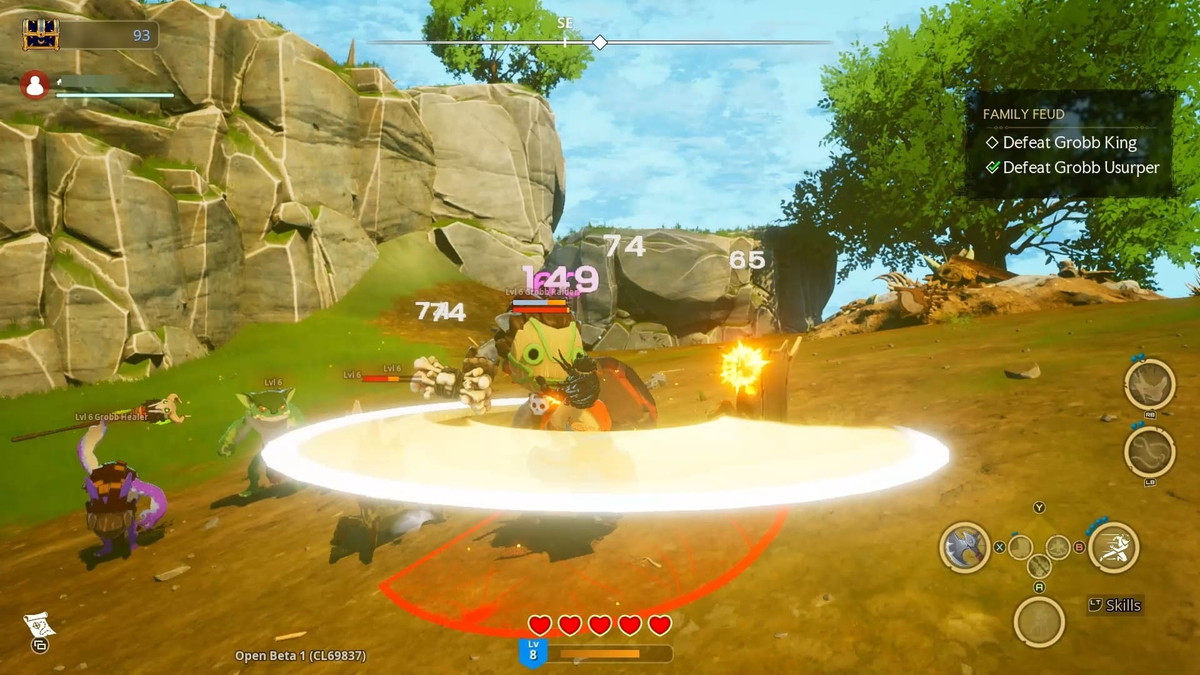
Task: Open the Skills panel label
Action: (x=1115, y=605)
